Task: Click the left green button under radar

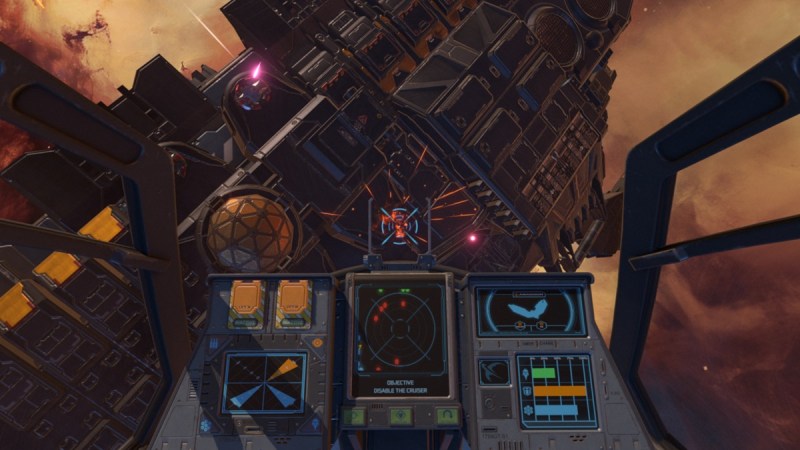Action: point(356,415)
